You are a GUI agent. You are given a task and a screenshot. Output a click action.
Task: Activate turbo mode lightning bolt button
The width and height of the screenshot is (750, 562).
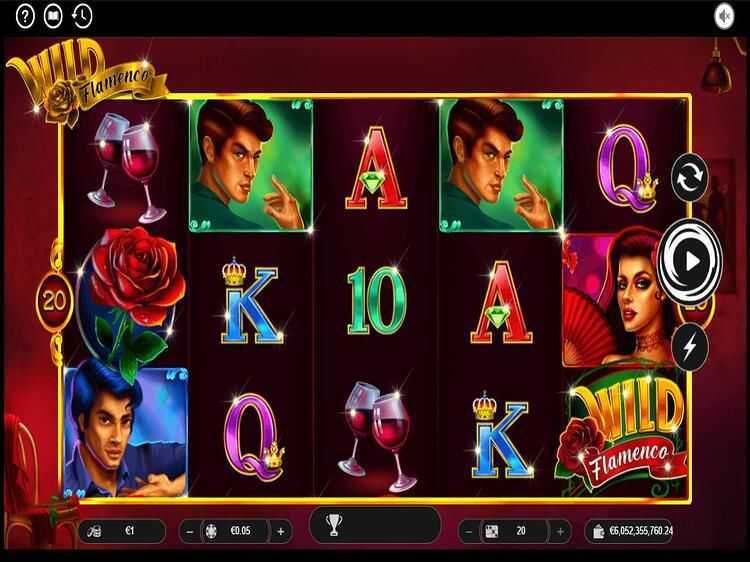(x=690, y=346)
